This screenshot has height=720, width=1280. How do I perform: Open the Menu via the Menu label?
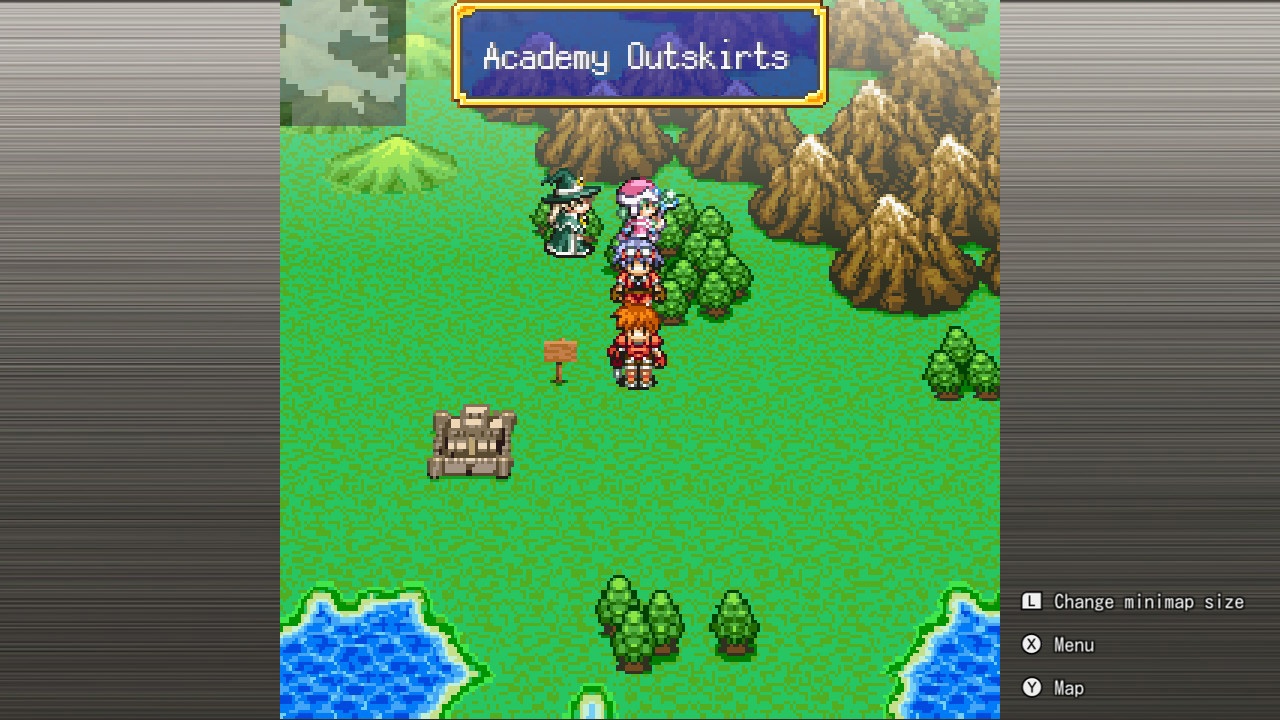(x=1074, y=645)
